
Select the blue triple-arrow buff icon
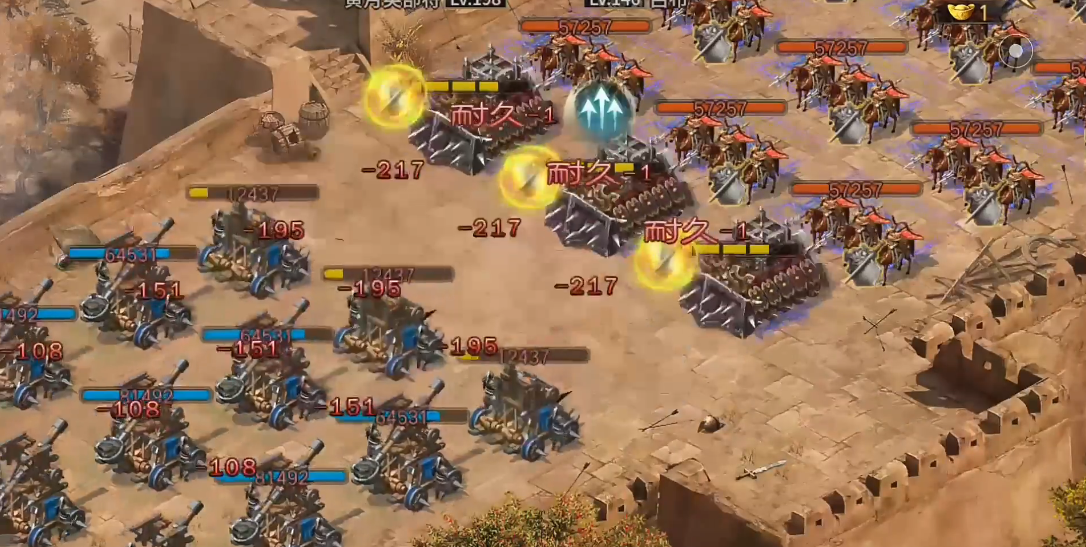point(600,109)
